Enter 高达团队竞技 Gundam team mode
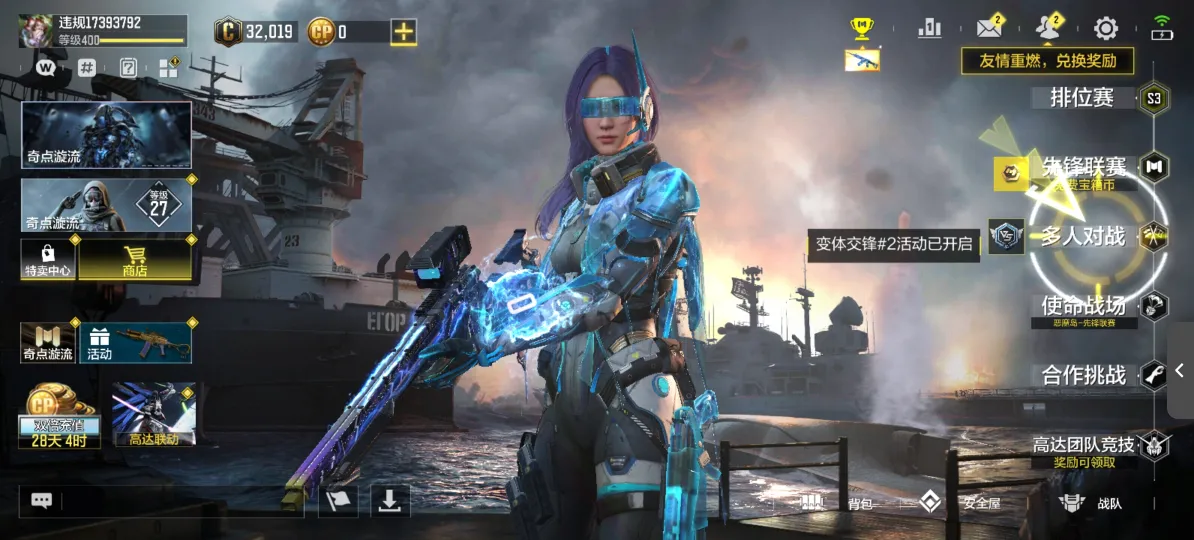 (x=1084, y=446)
